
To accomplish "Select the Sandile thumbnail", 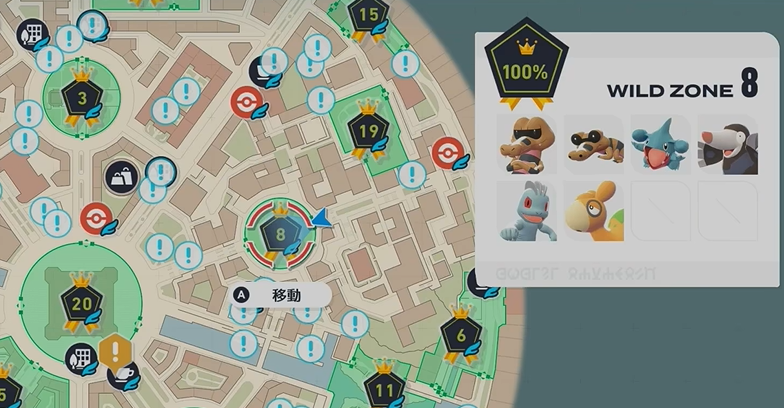I will (x=593, y=146).
